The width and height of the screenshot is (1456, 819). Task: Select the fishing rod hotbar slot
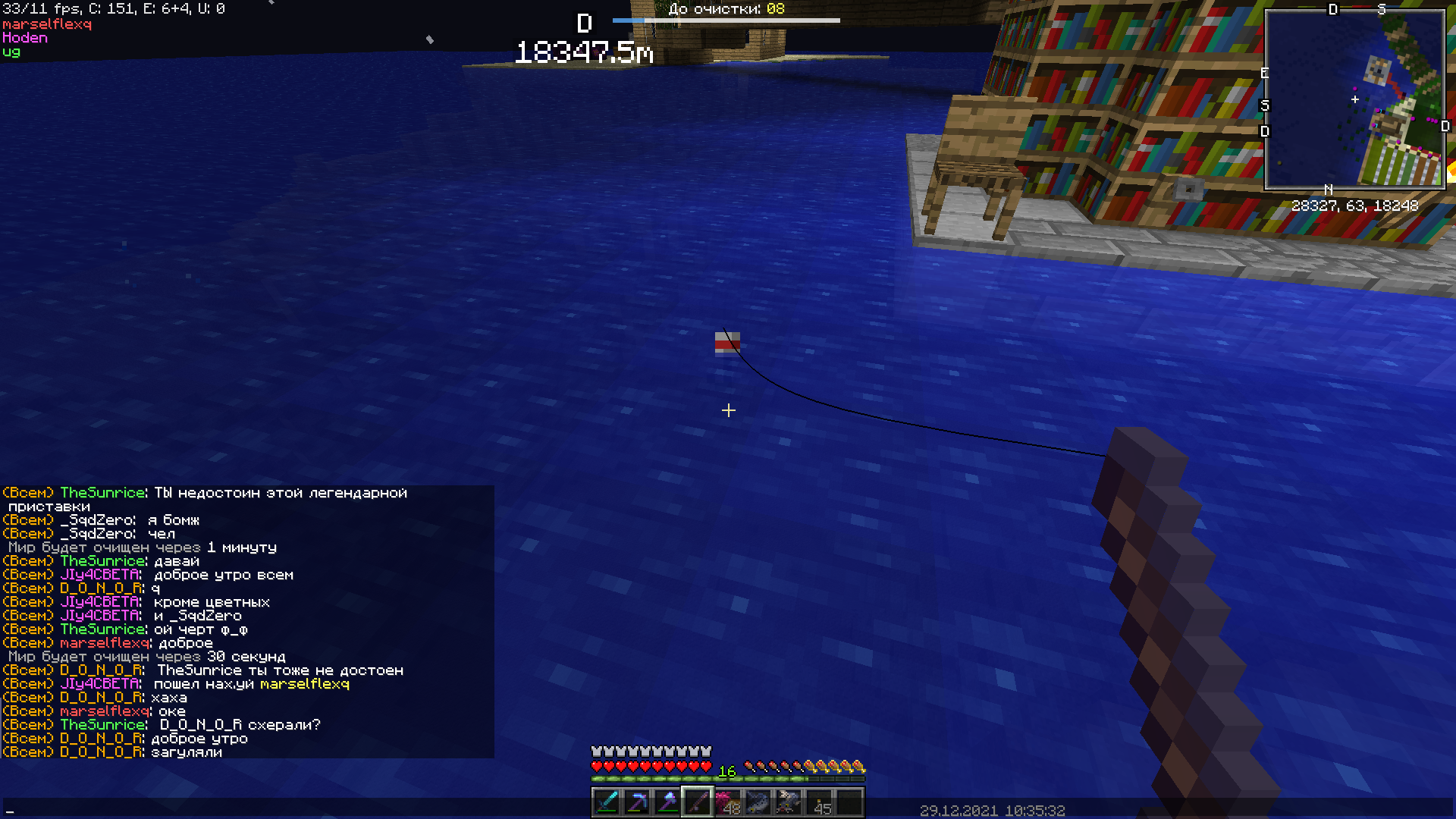[x=698, y=802]
